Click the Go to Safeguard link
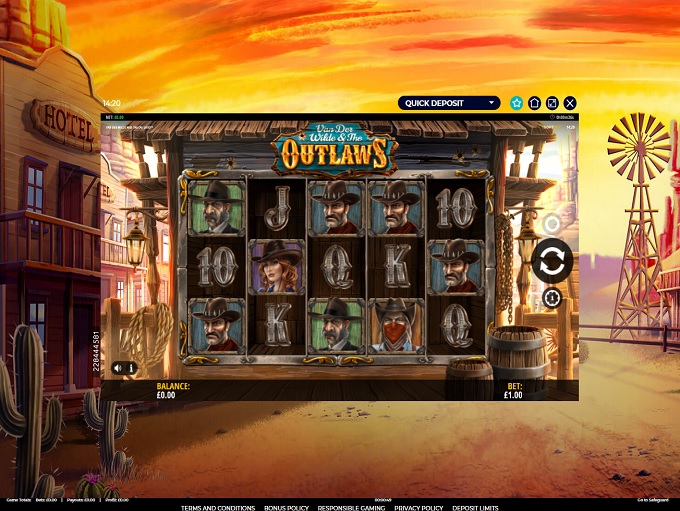The image size is (680, 511). tap(655, 500)
